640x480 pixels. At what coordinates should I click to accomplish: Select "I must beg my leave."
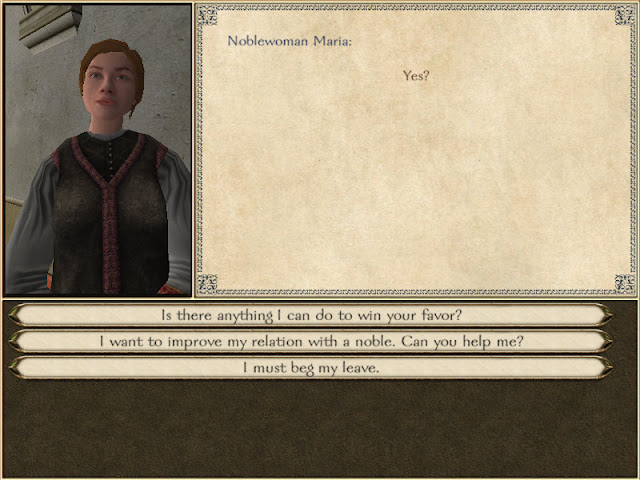click(x=310, y=367)
